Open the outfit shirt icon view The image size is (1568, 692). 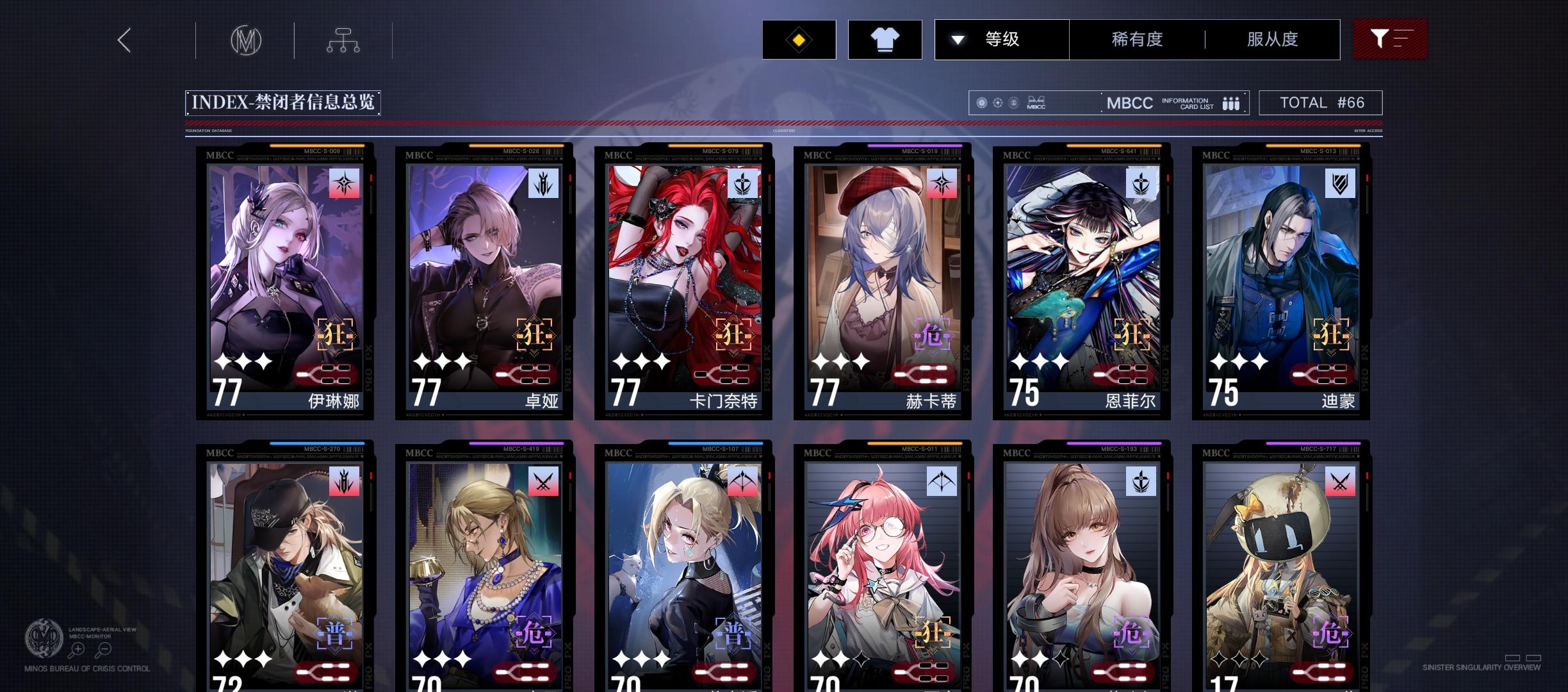pos(885,39)
